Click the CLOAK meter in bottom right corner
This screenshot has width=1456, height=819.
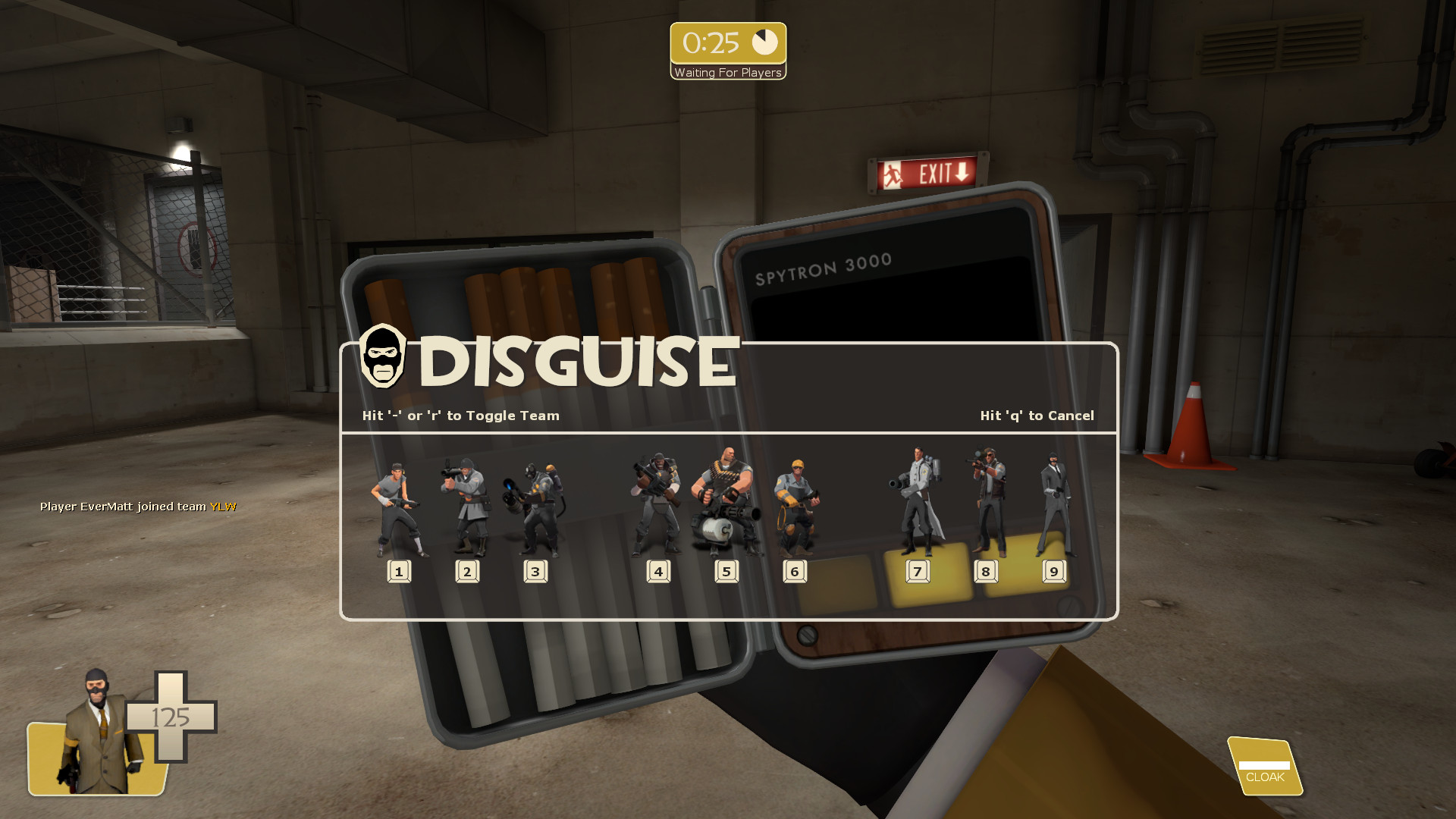tap(1263, 767)
